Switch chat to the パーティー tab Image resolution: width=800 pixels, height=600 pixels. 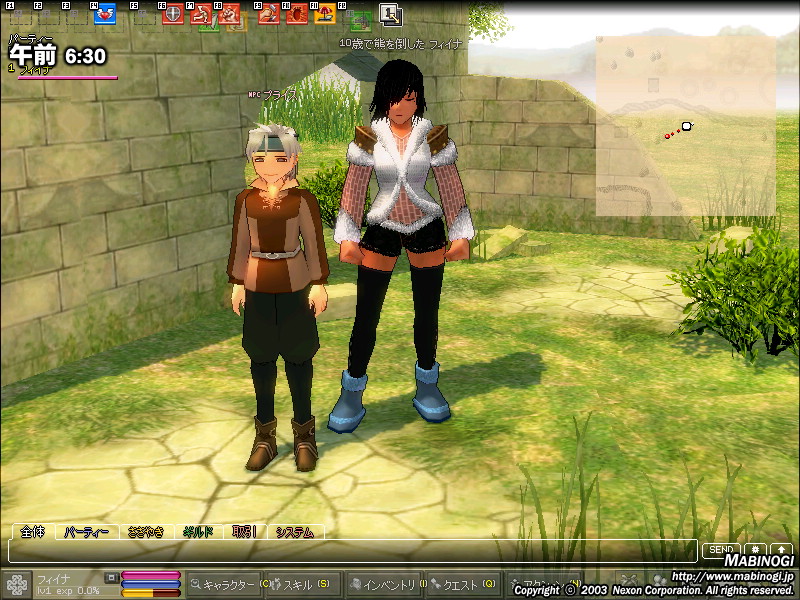87,532
